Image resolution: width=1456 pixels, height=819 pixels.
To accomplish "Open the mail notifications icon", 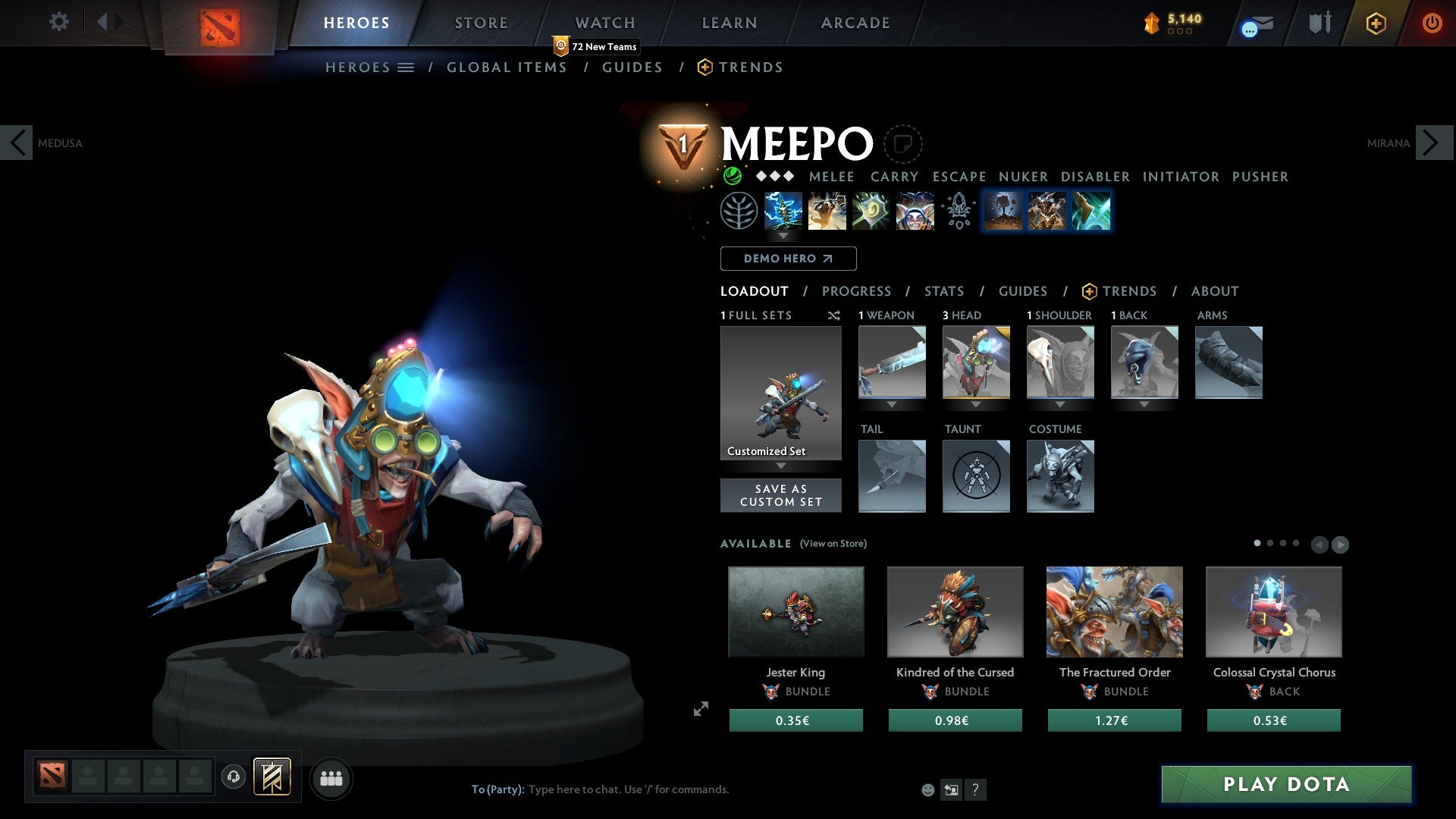I will [1254, 23].
